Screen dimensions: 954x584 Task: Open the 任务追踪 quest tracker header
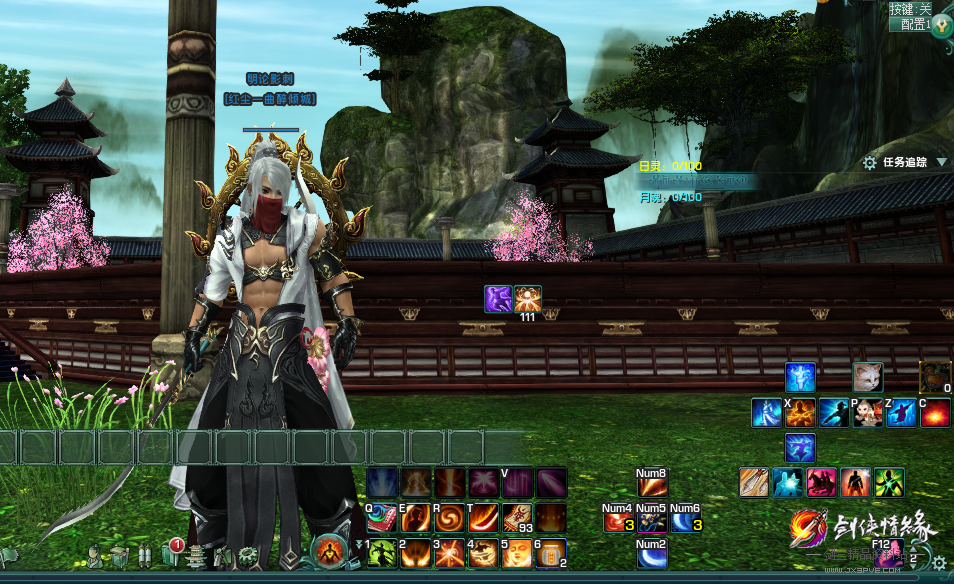coord(905,162)
